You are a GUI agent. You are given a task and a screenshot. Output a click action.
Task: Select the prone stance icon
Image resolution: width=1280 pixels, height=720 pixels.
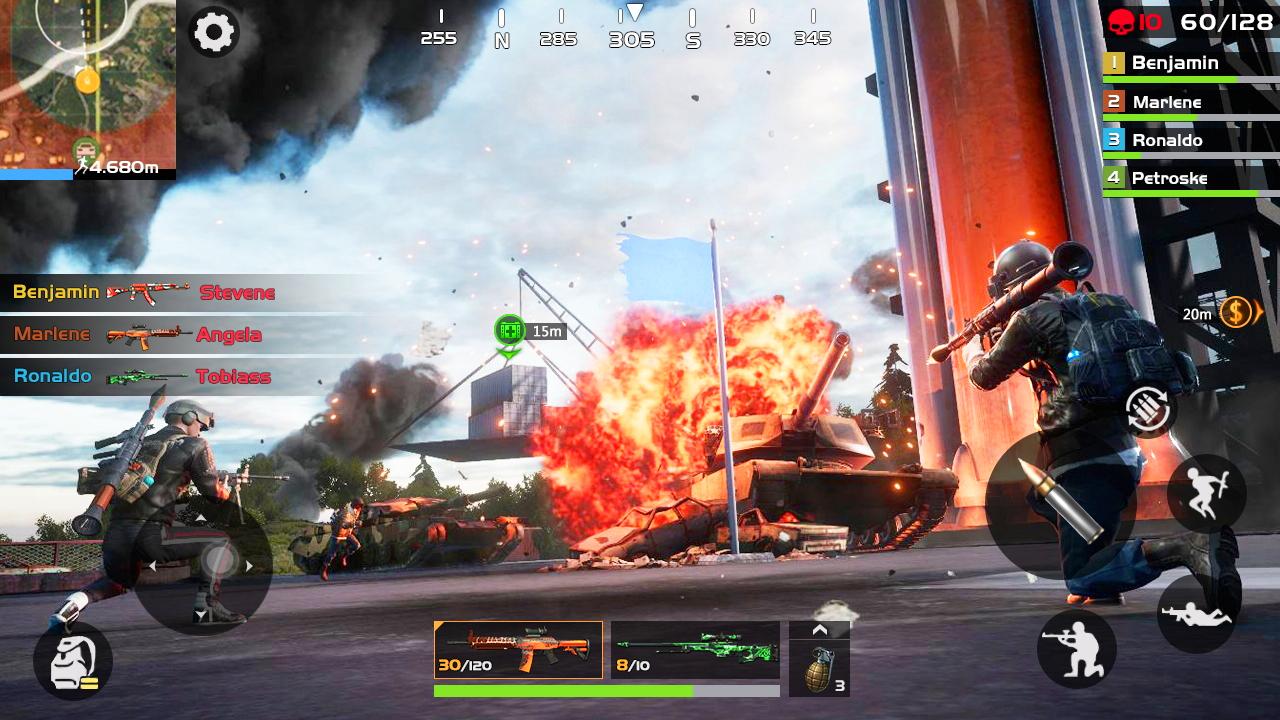(x=1196, y=611)
